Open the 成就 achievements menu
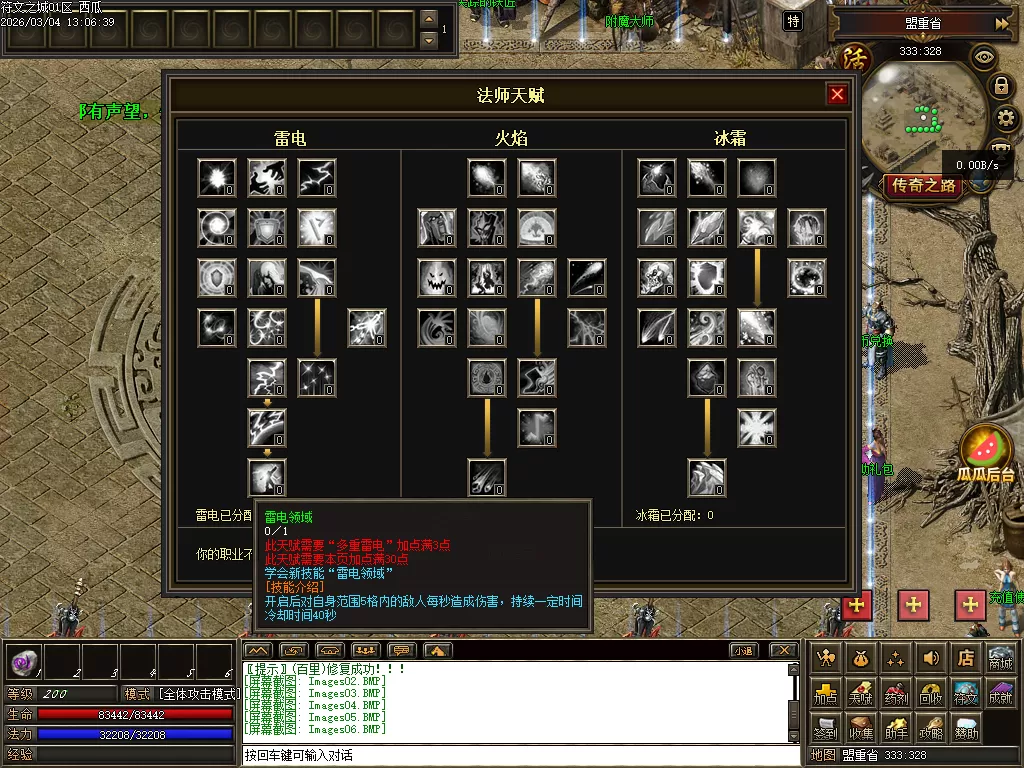Screen dimensions: 1024x768 [1000, 694]
